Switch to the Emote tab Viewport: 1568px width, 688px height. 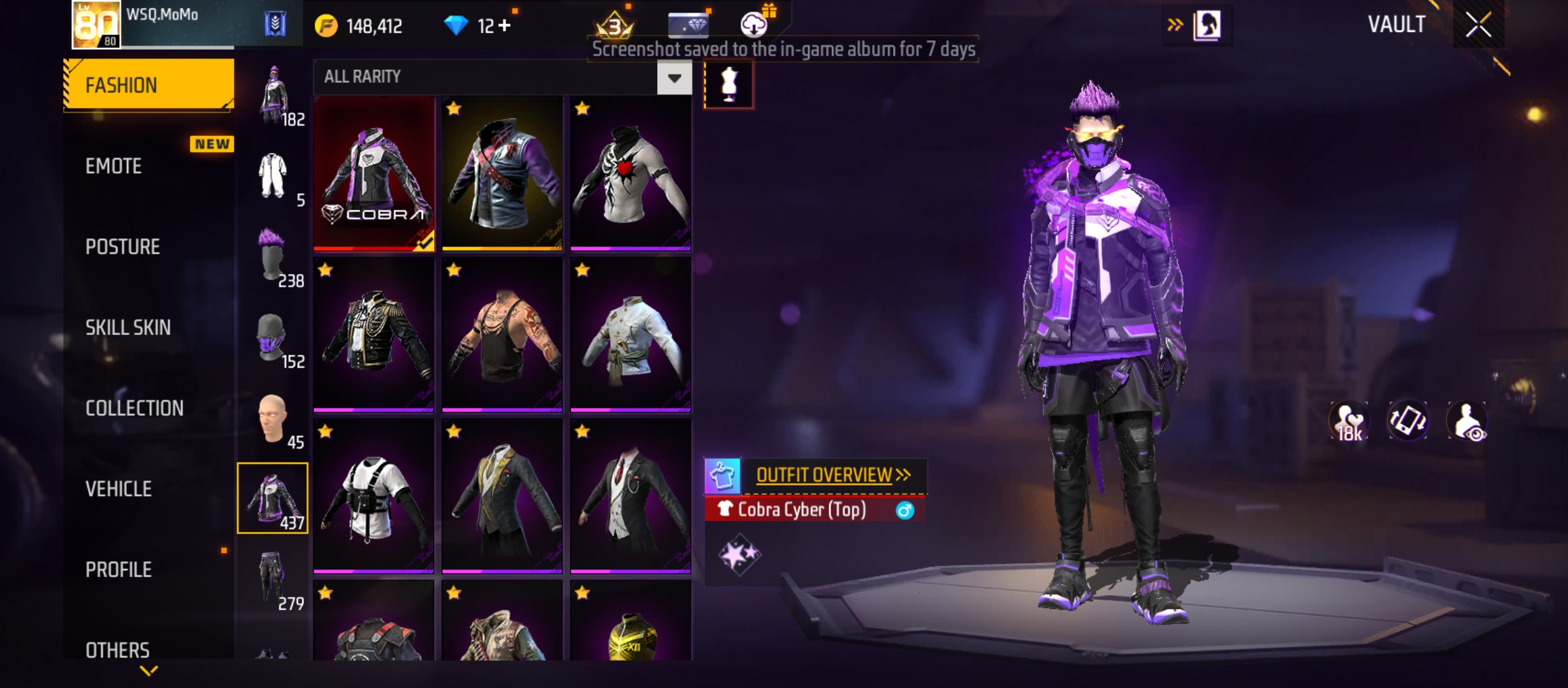click(x=115, y=166)
